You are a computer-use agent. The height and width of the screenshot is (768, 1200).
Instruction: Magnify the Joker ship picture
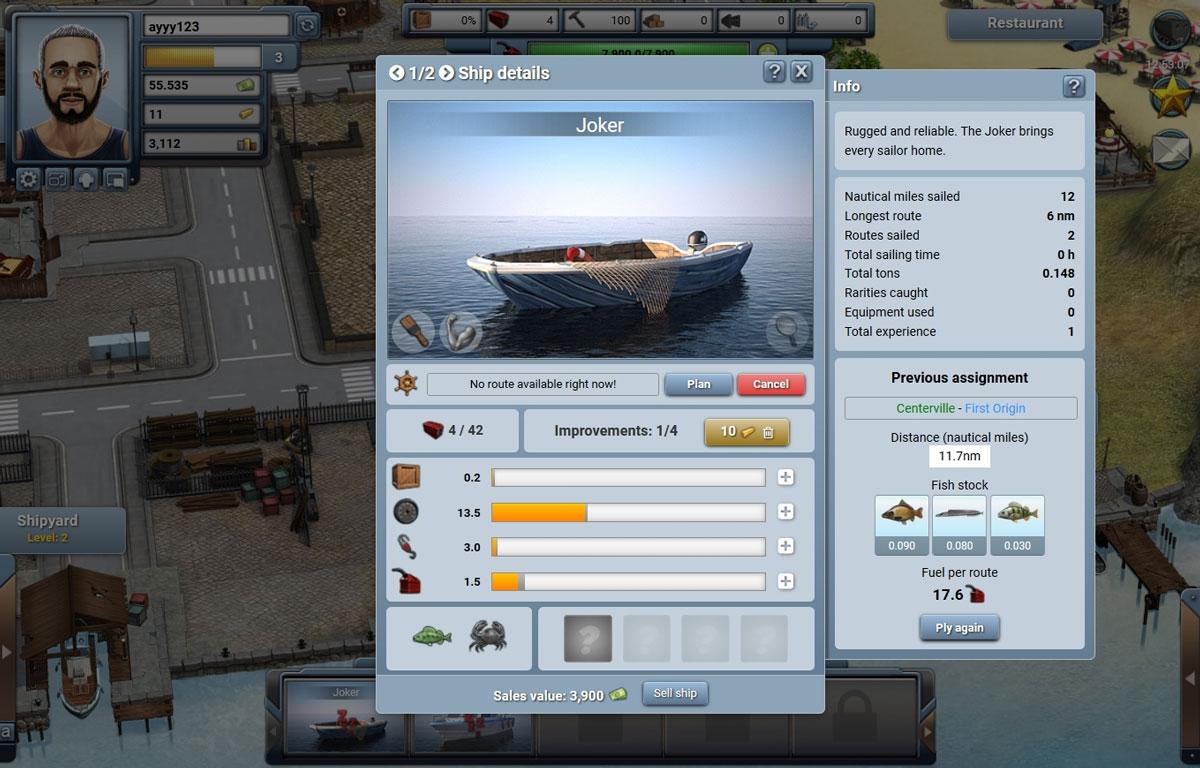coord(787,331)
